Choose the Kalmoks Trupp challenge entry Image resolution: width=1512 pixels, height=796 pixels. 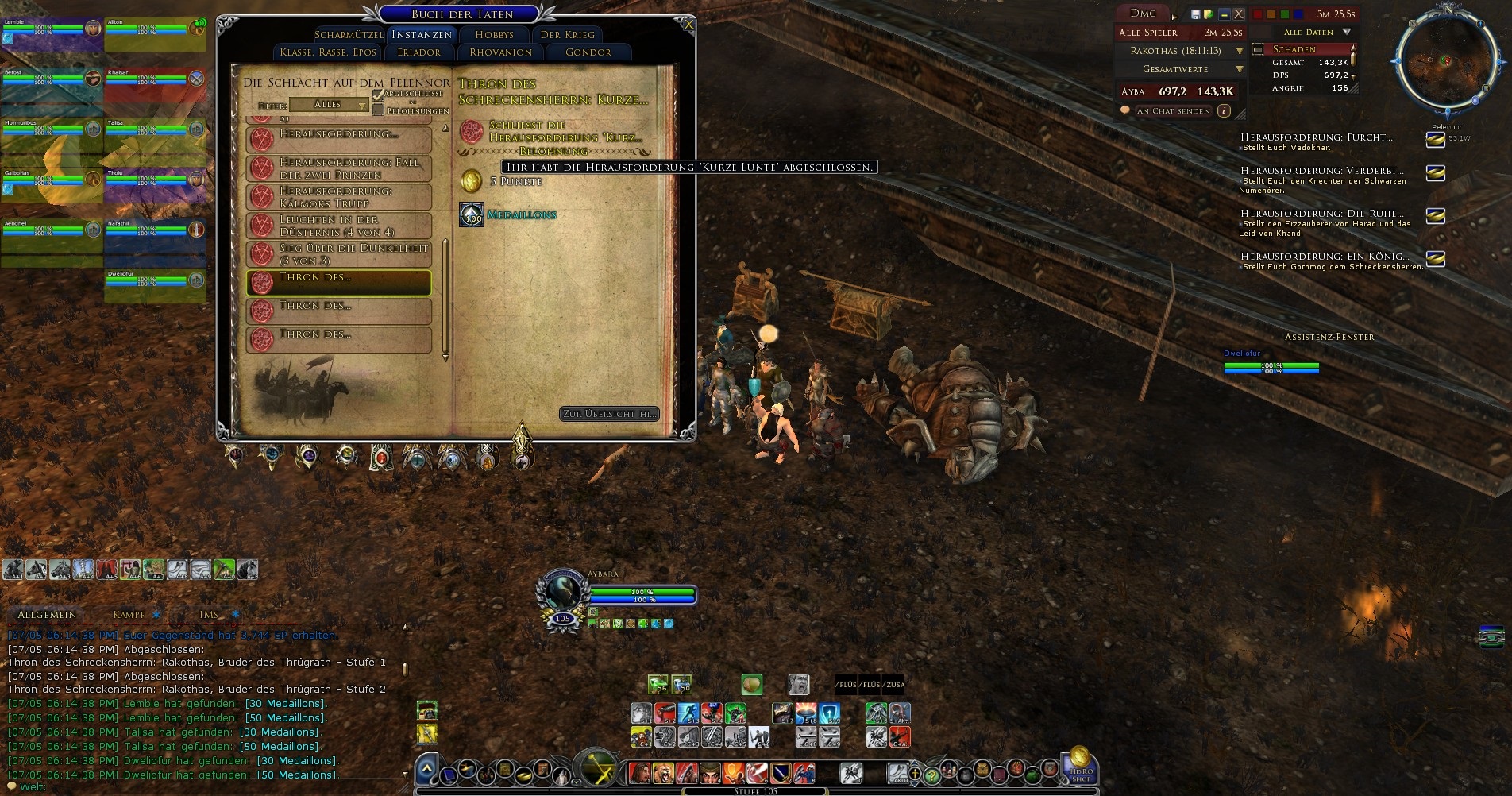[x=340, y=197]
